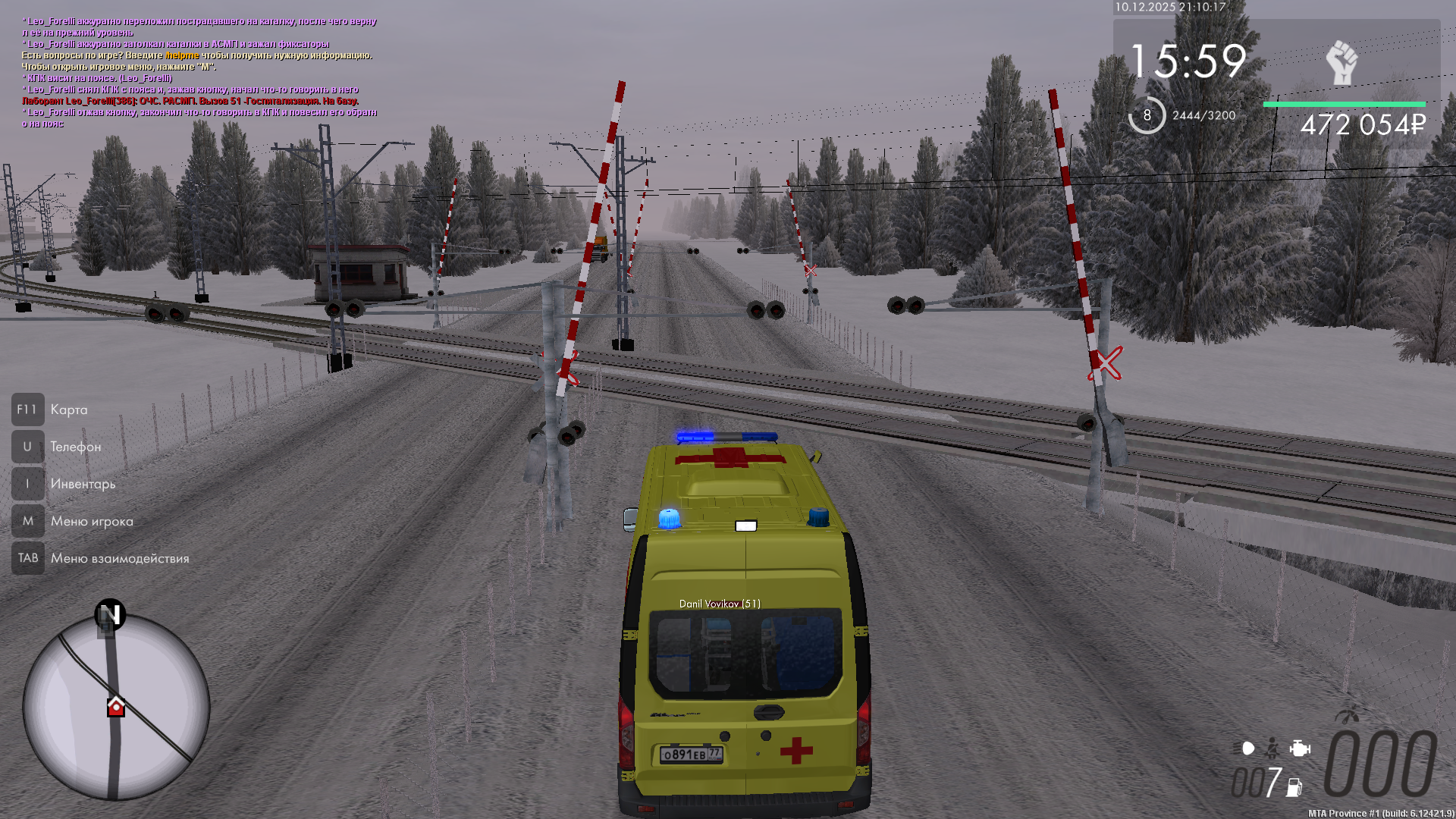1456x819 pixels.
Task: Click the engine status icon
Action: (1299, 748)
